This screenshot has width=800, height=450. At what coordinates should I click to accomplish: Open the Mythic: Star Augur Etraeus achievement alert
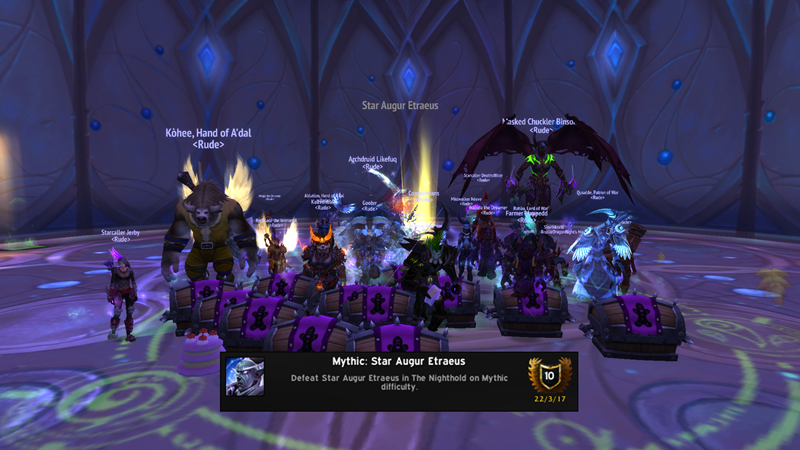[398, 380]
